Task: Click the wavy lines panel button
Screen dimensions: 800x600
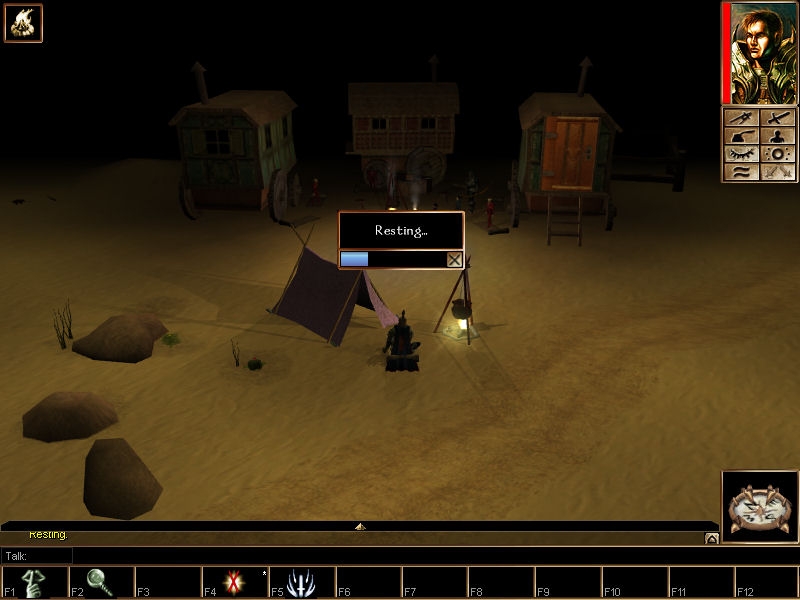Action: click(x=740, y=172)
